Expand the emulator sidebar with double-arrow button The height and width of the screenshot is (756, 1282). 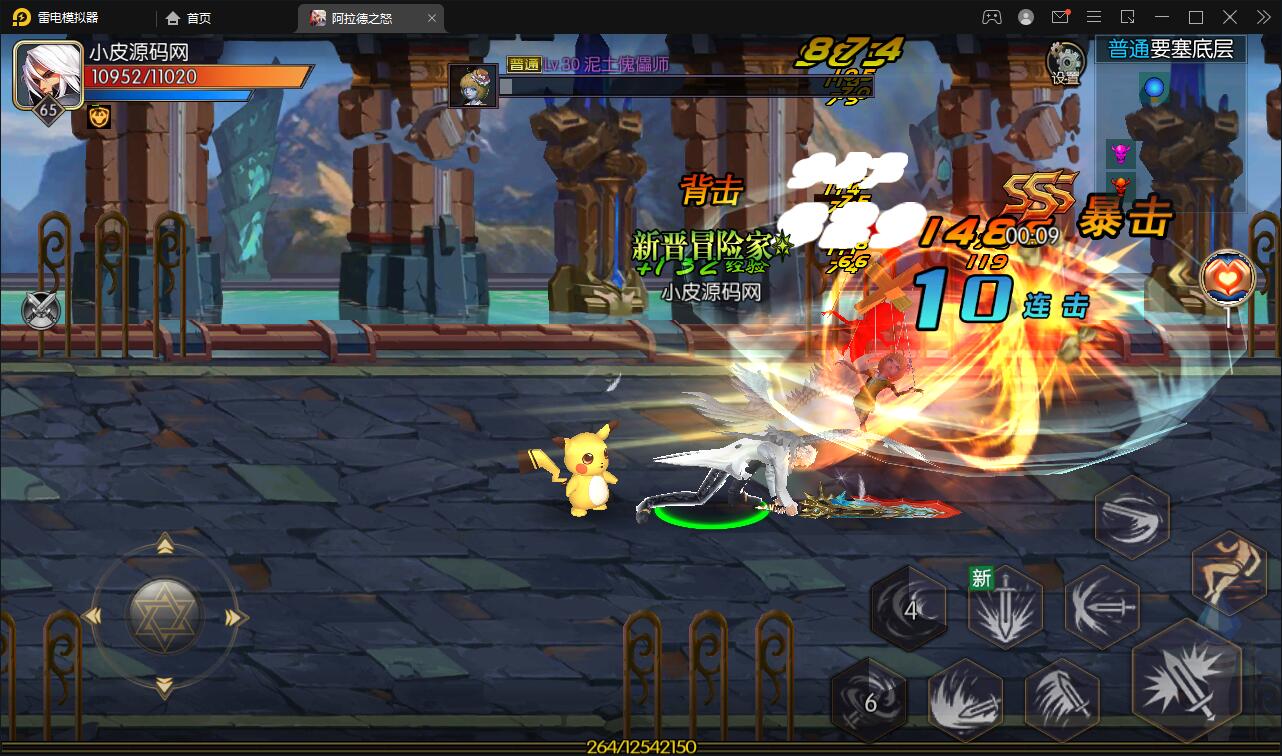1262,16
